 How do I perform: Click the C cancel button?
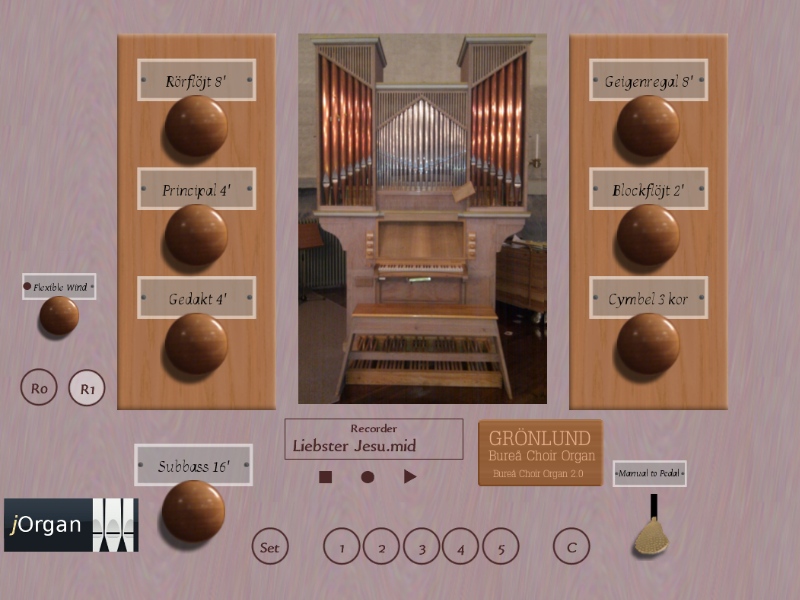572,547
